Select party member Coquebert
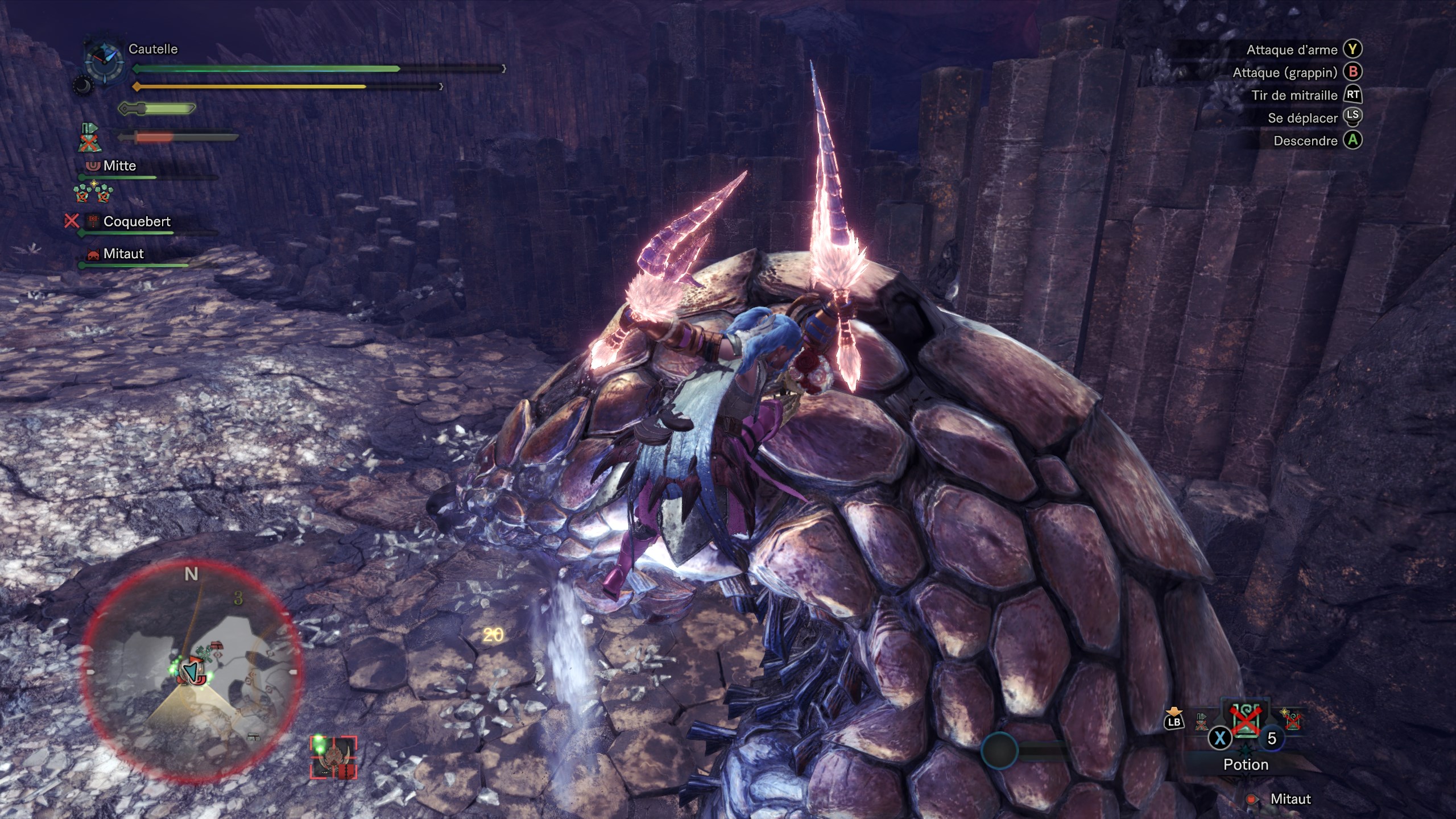Viewport: 1456px width, 819px height. (136, 222)
